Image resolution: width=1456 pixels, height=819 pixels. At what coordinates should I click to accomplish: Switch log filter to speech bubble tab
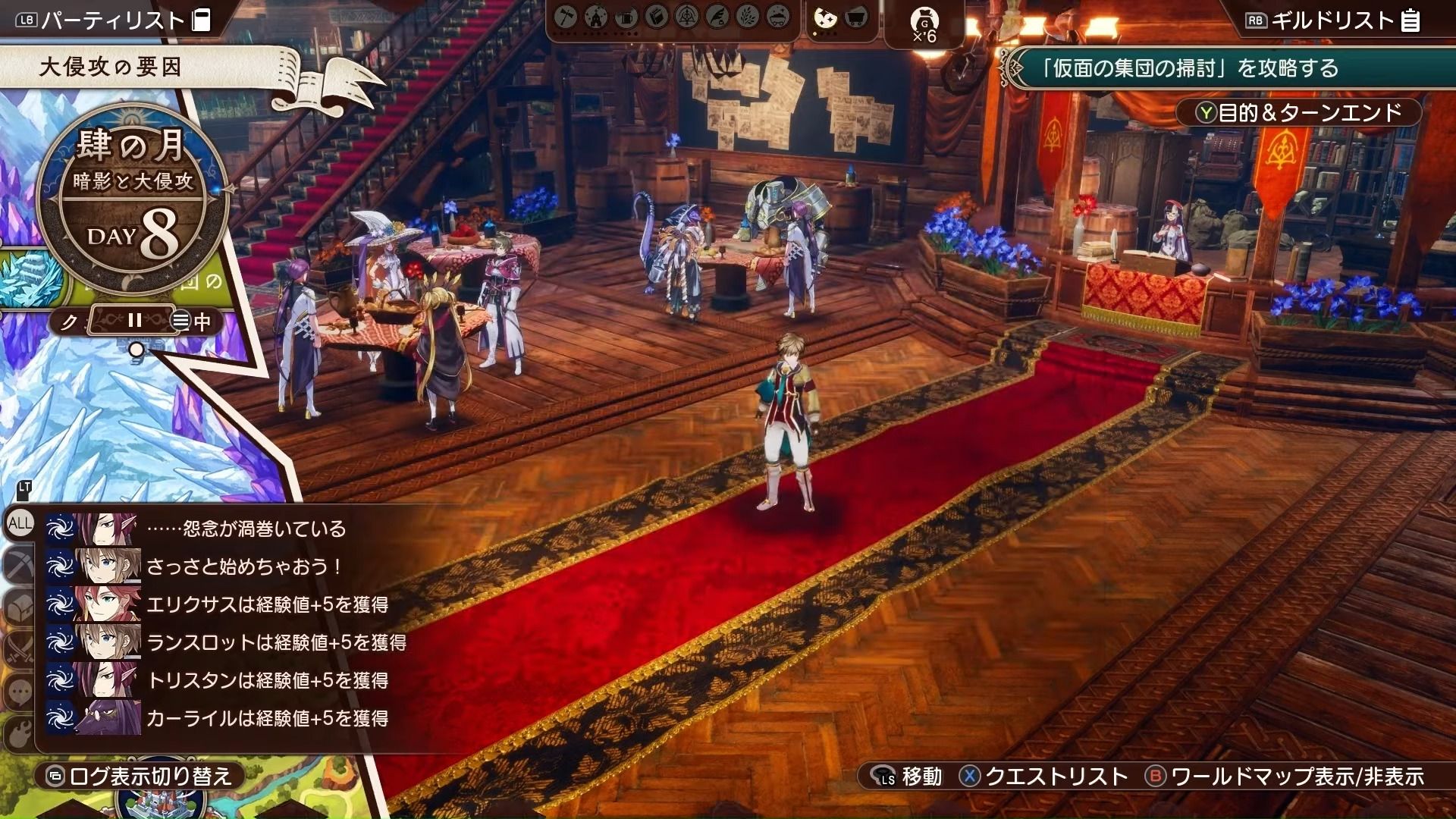(18, 691)
